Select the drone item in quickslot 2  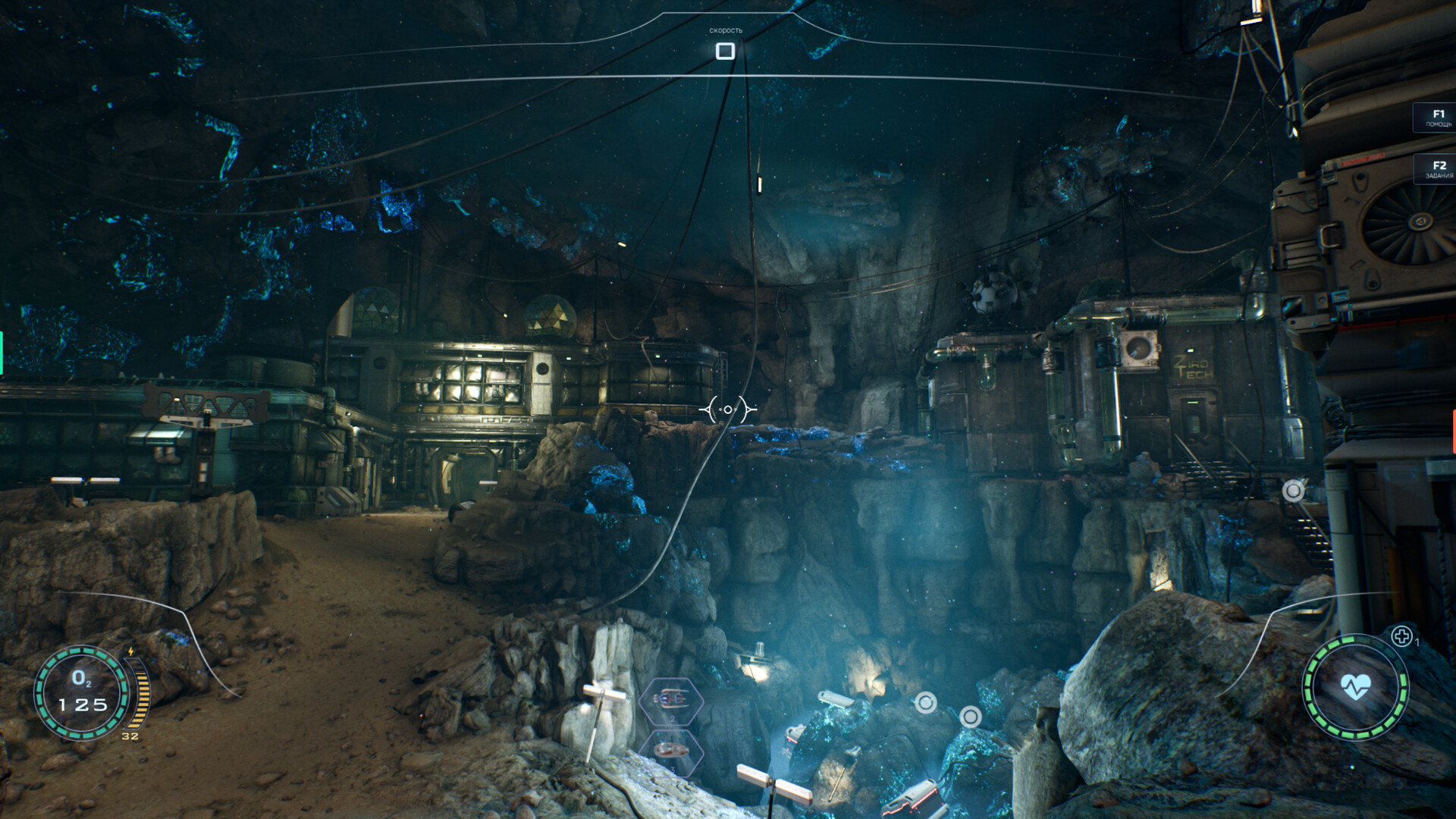(x=670, y=698)
